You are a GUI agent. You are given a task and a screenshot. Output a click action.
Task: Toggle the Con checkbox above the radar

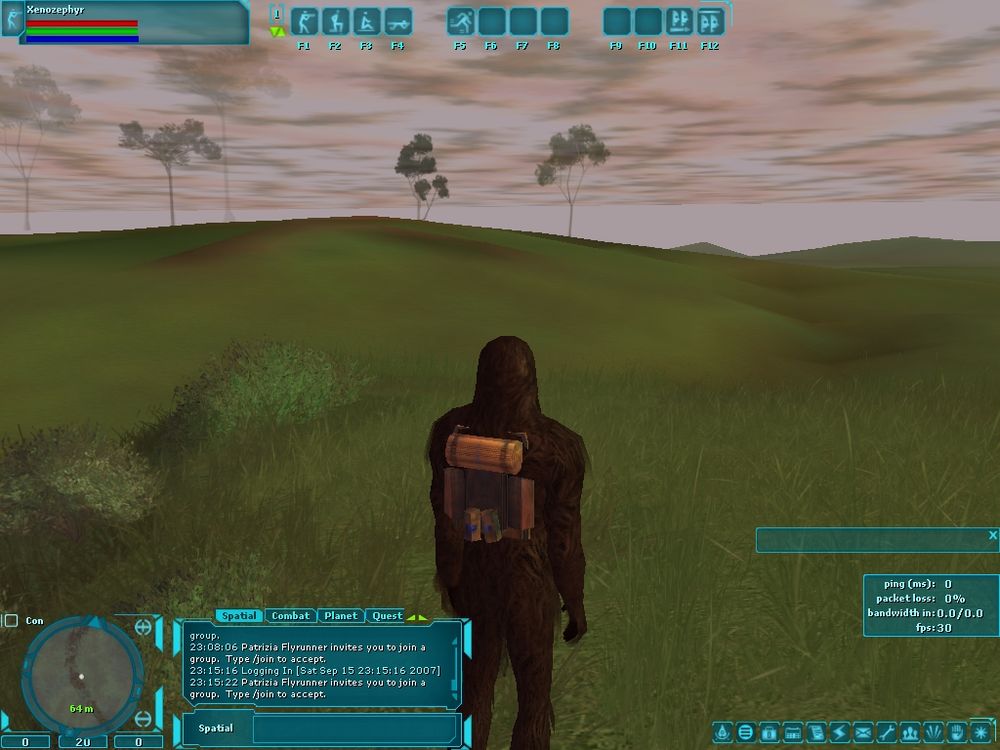coord(11,621)
